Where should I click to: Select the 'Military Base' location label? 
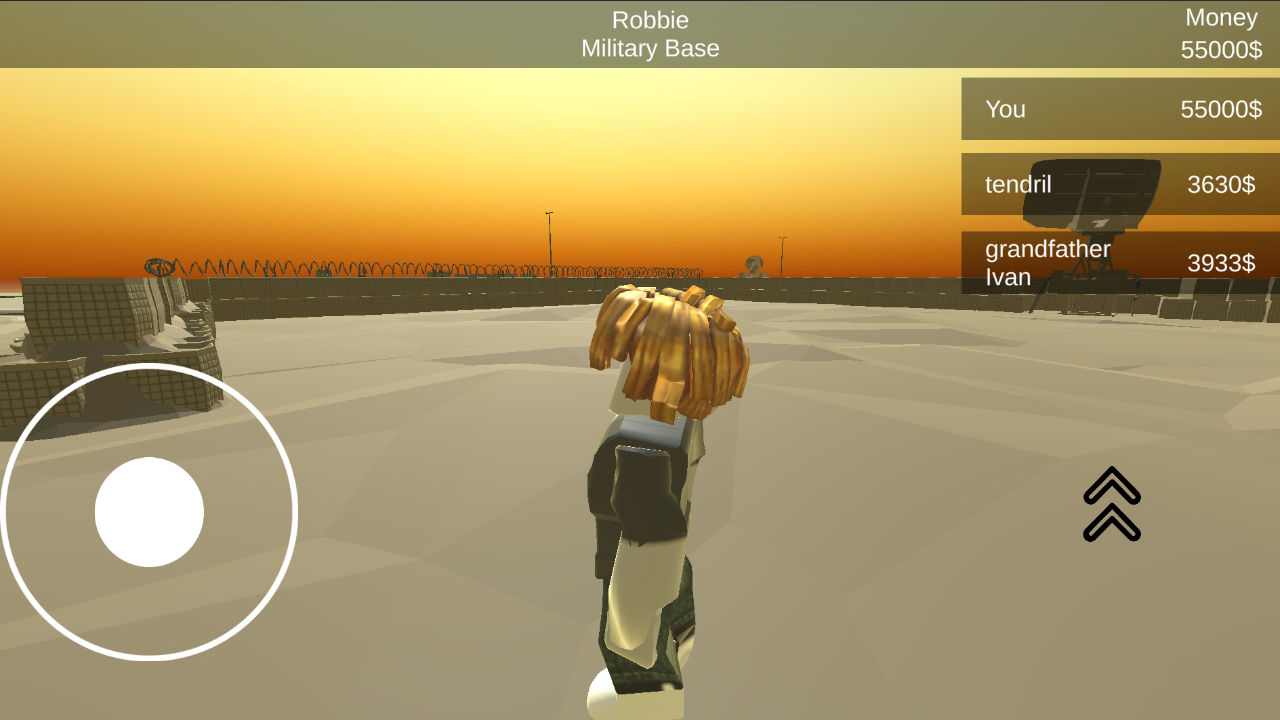click(x=650, y=48)
